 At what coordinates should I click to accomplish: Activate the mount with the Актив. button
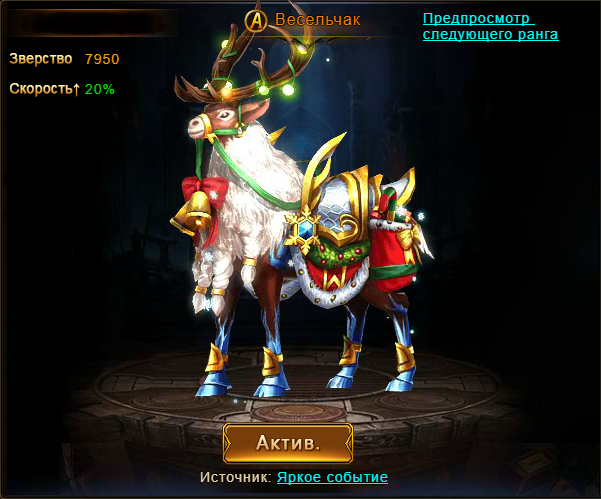pos(288,442)
